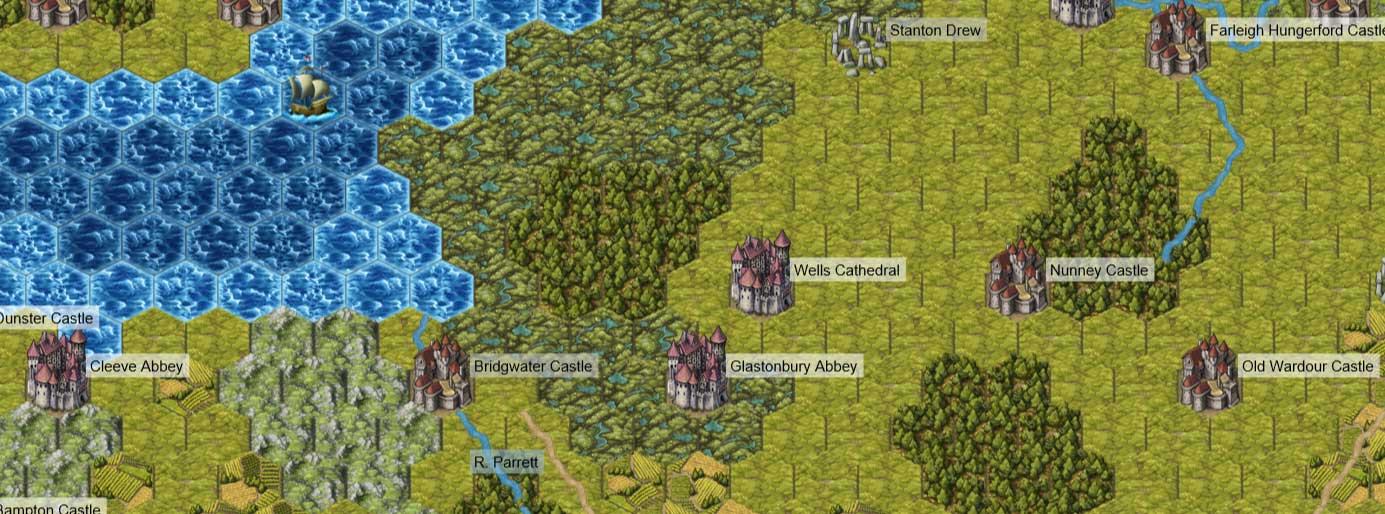Image resolution: width=1385 pixels, height=514 pixels.
Task: Select the Glastonbury Abbey location
Action: [698, 370]
